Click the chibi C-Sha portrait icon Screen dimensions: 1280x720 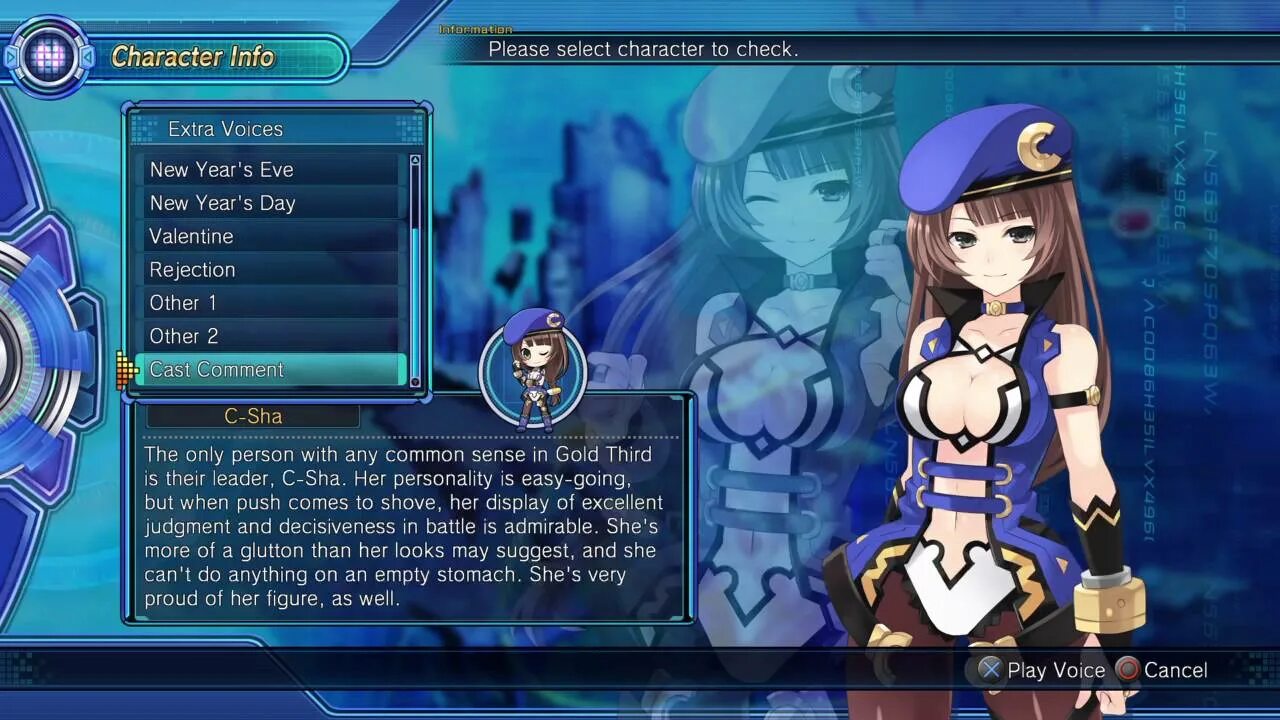[532, 371]
